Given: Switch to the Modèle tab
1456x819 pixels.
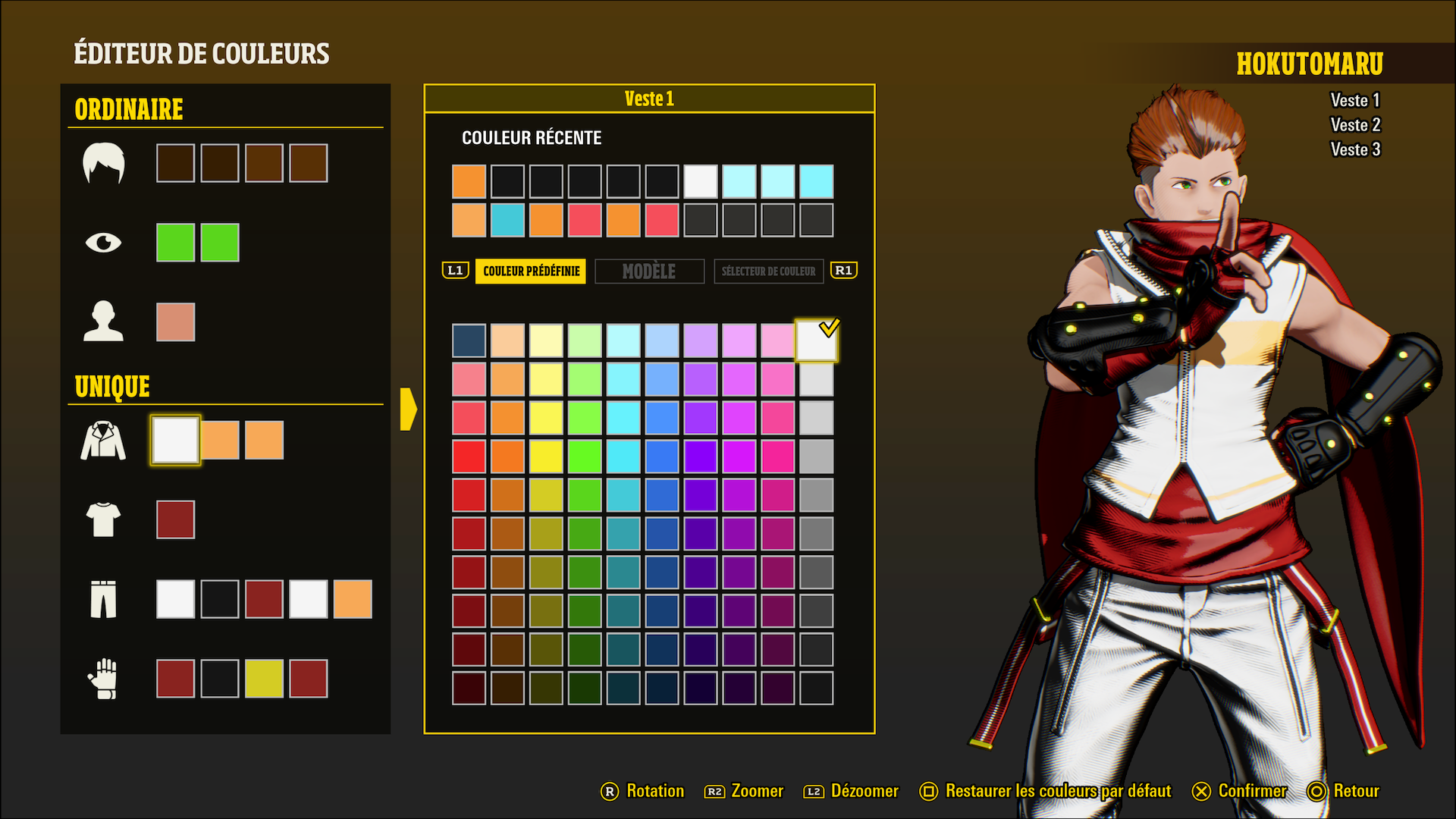Looking at the screenshot, I should (x=649, y=271).
